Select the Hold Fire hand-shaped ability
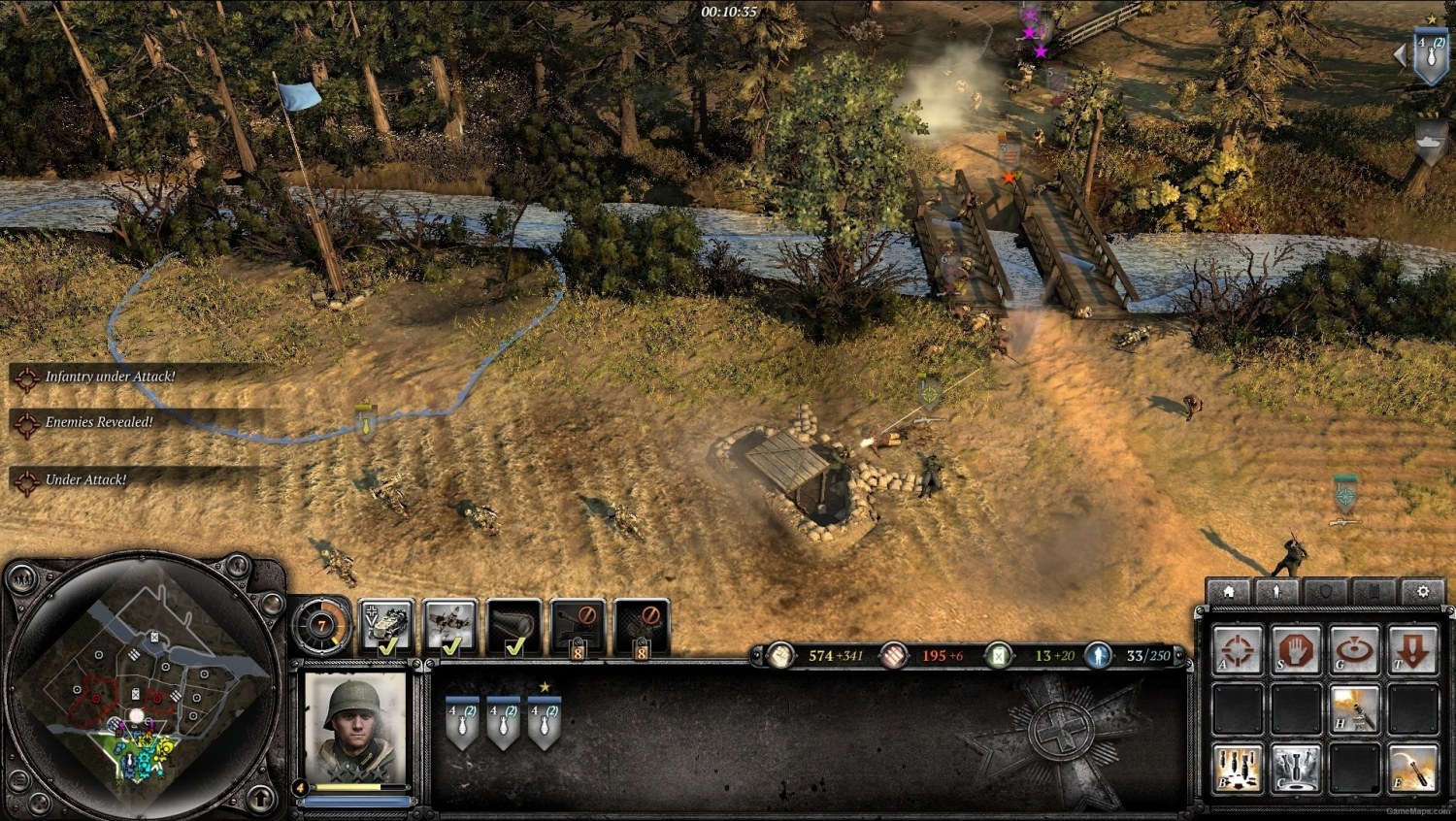Screen dimensions: 1456x821 click(x=1296, y=650)
